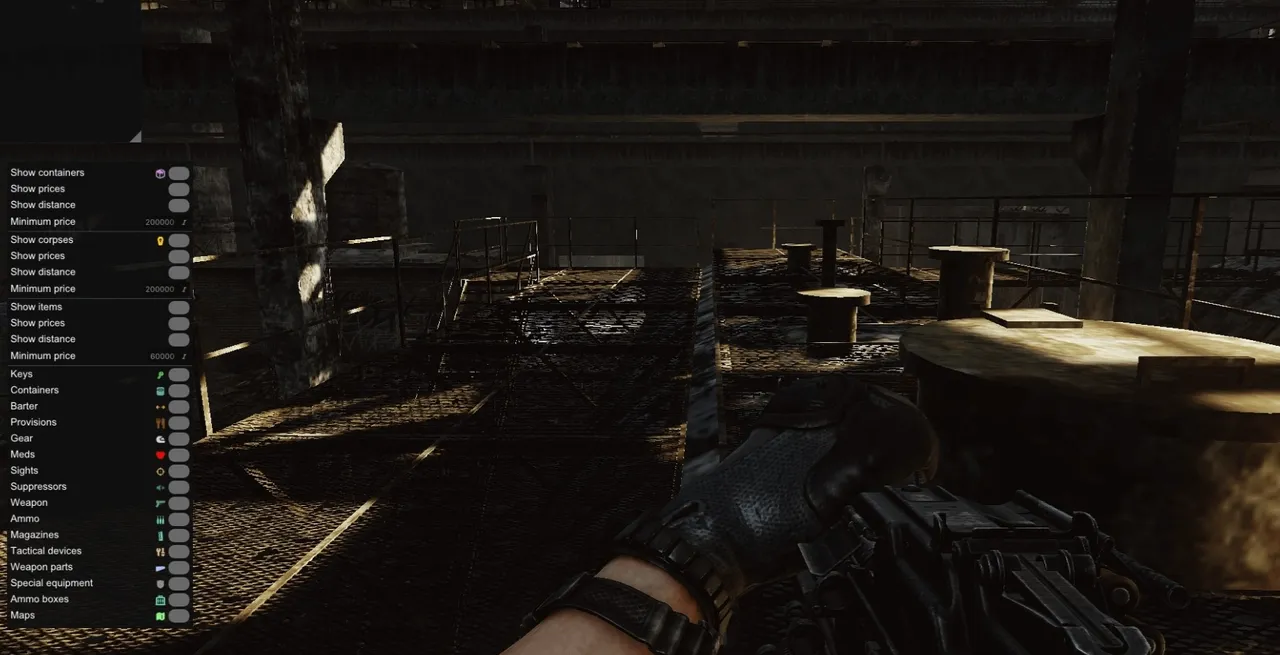Turn on the Sights category
The image size is (1280, 655).
point(179,471)
